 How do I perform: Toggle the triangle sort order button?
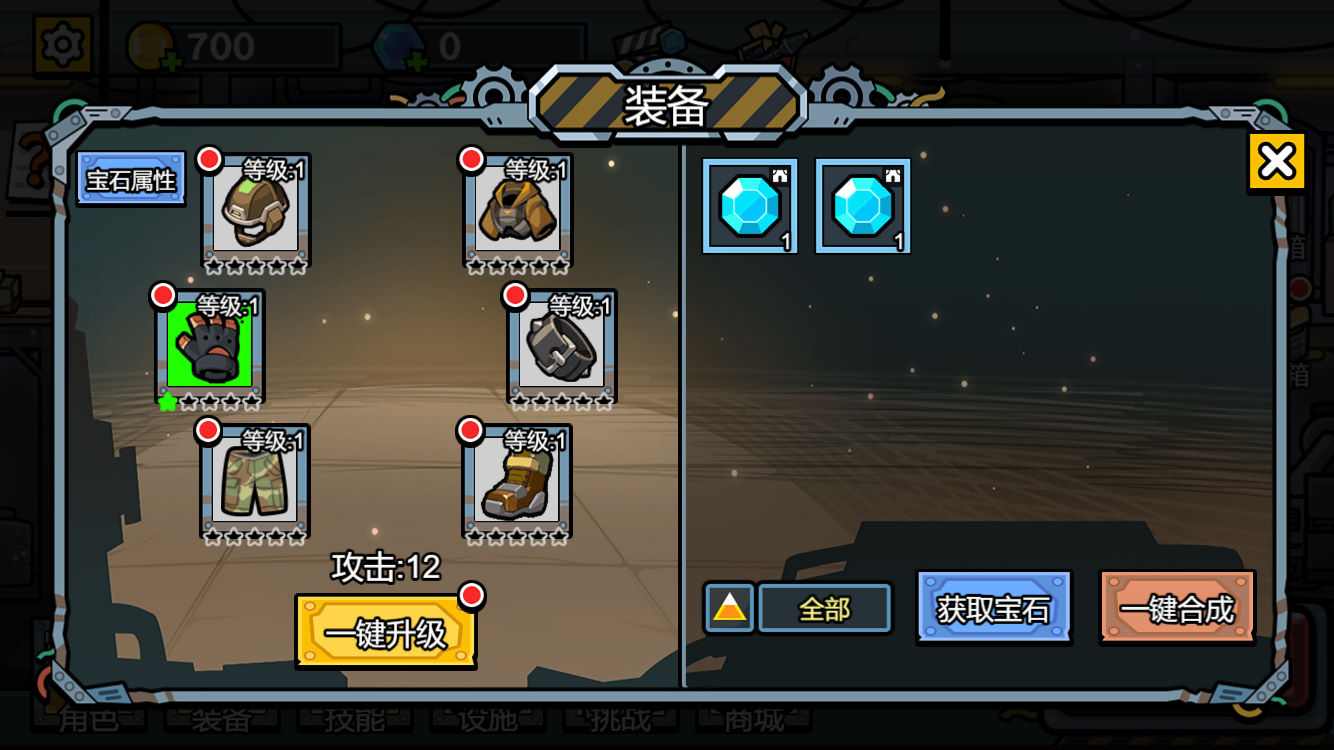(x=730, y=608)
